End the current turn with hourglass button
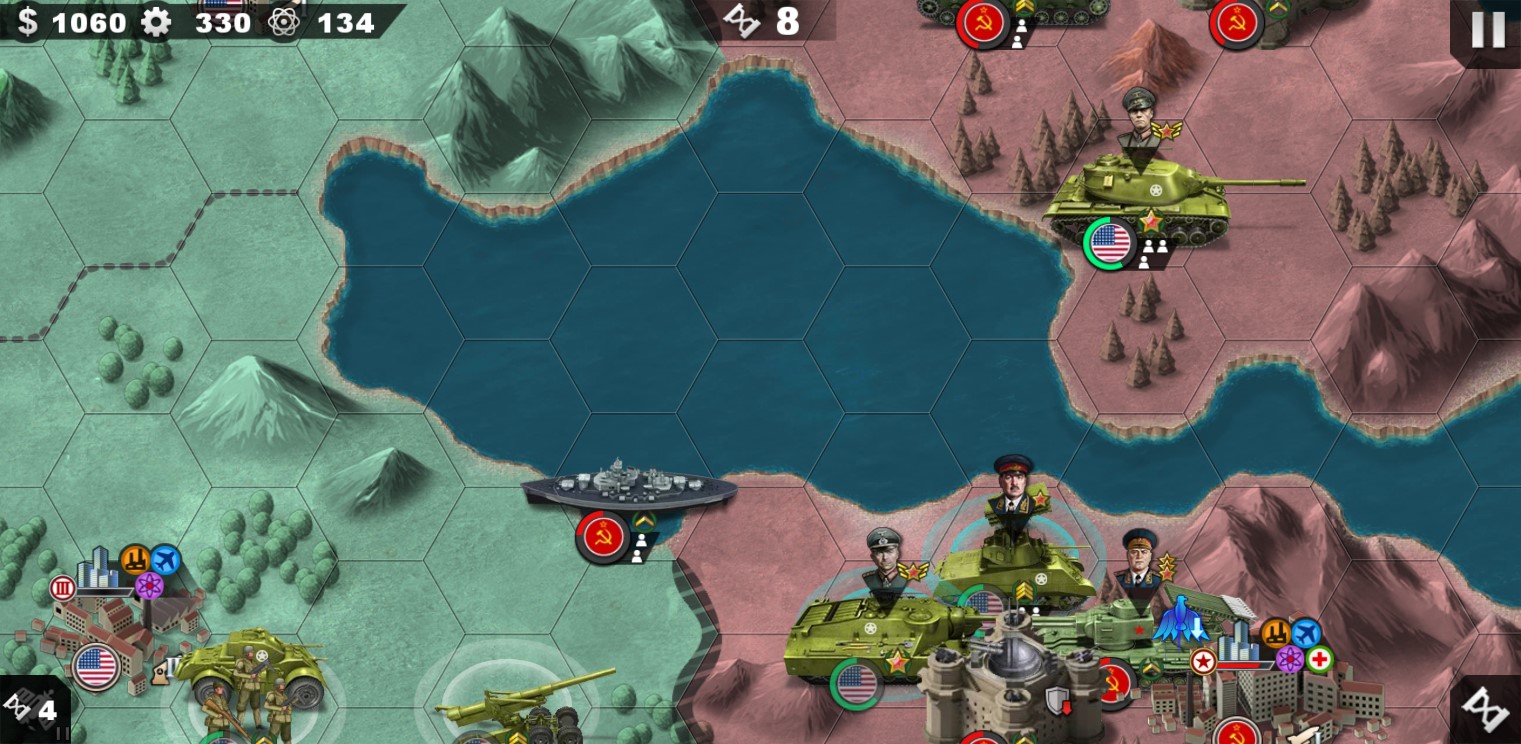Screen dimensions: 1521x744 (x=1486, y=709)
